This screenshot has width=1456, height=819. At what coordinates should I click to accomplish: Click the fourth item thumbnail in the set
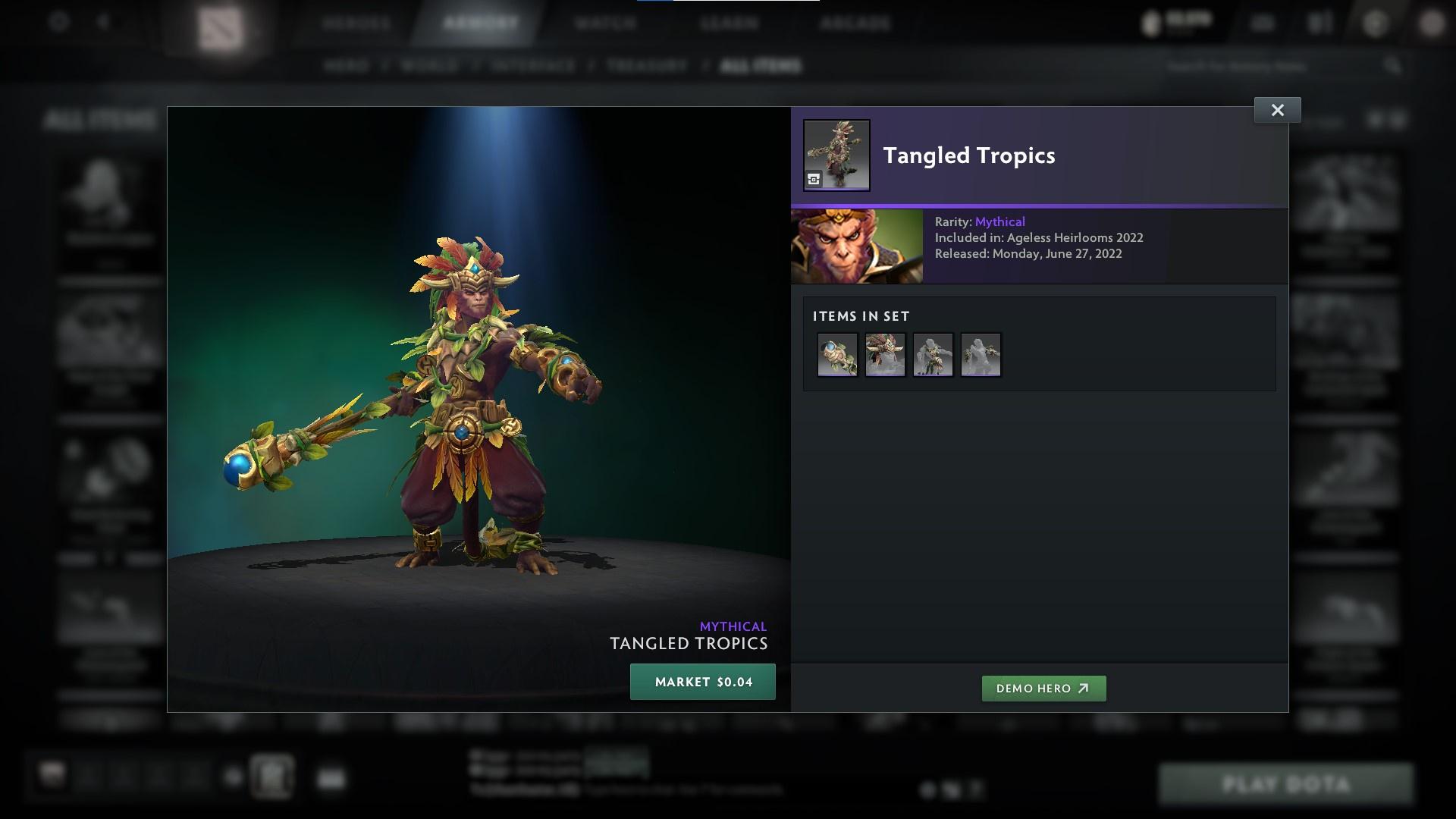[981, 354]
